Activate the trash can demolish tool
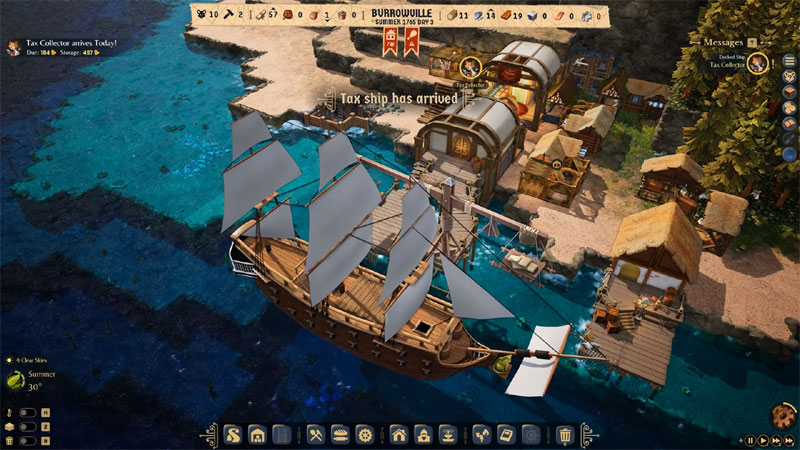800x450 pixels. (x=565, y=435)
